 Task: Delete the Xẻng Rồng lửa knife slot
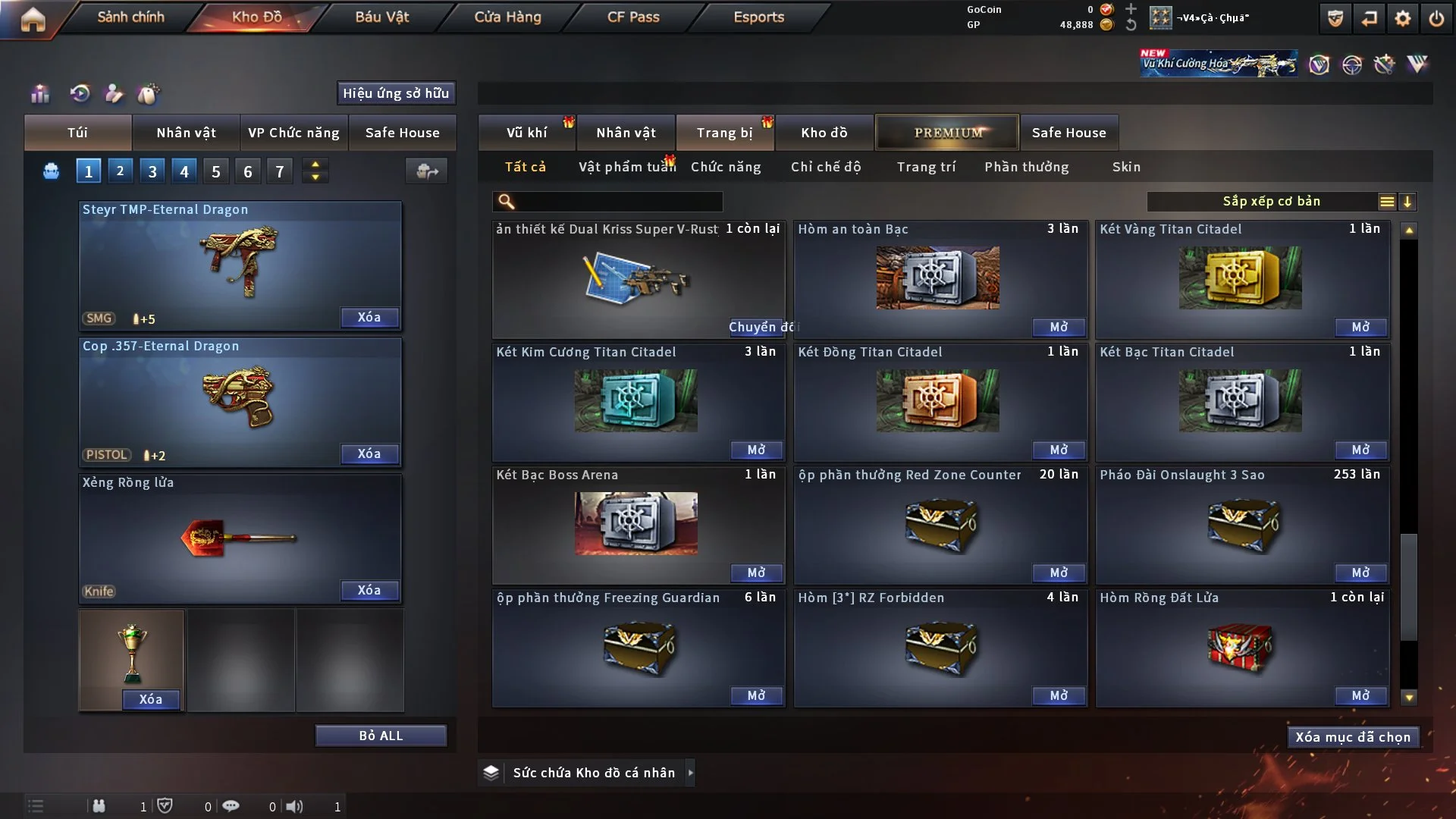click(369, 590)
